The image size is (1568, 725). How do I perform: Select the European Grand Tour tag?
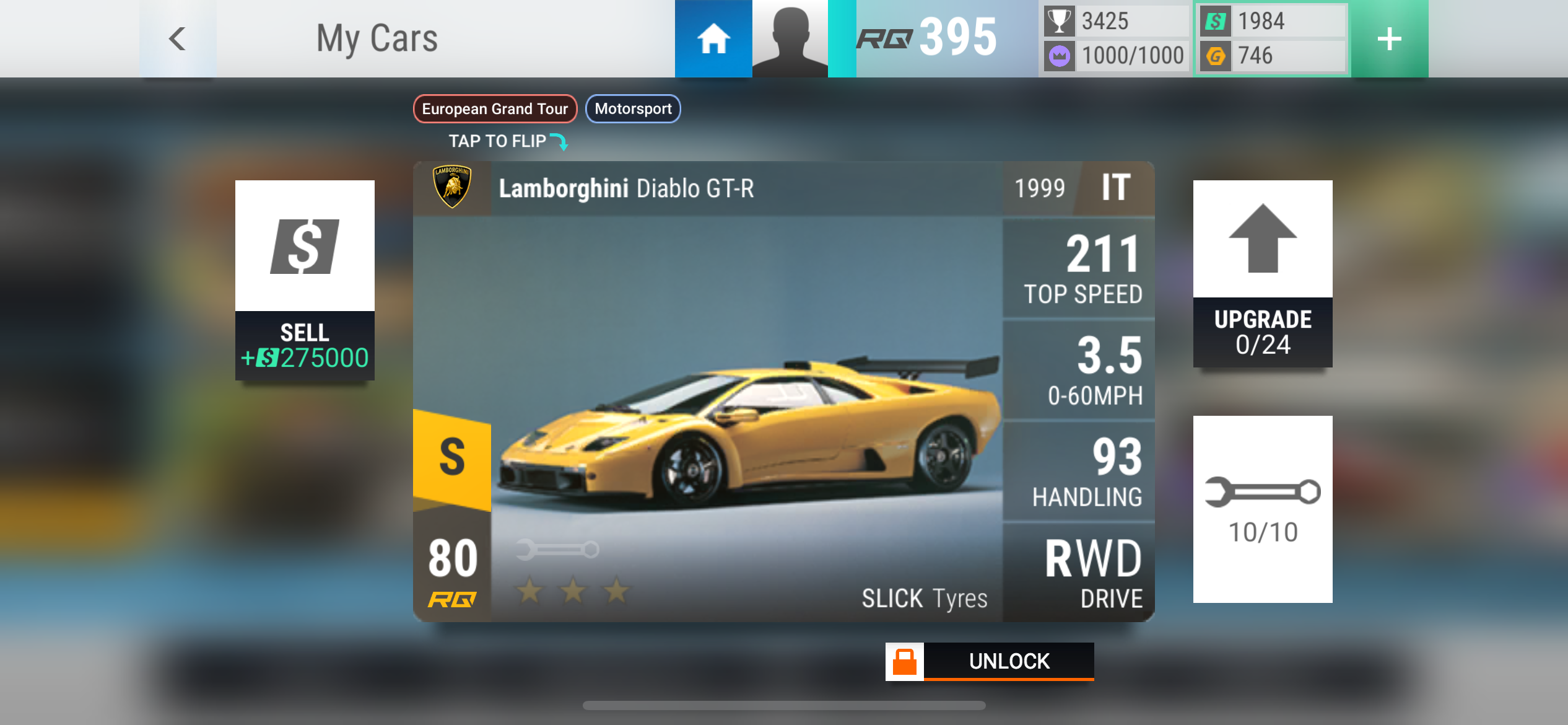pyautogui.click(x=495, y=109)
